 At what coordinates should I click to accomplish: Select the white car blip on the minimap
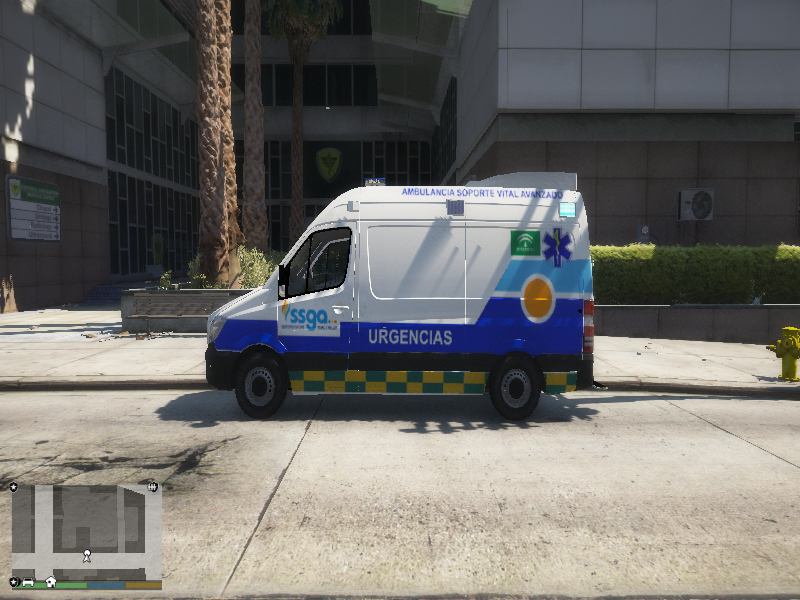coord(29,582)
